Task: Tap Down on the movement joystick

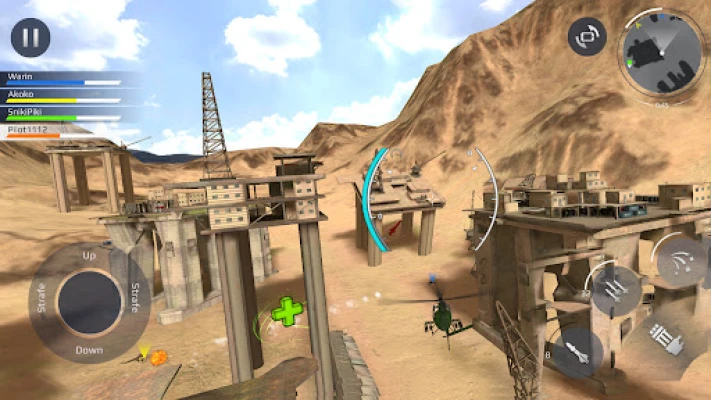Action: 89,350
